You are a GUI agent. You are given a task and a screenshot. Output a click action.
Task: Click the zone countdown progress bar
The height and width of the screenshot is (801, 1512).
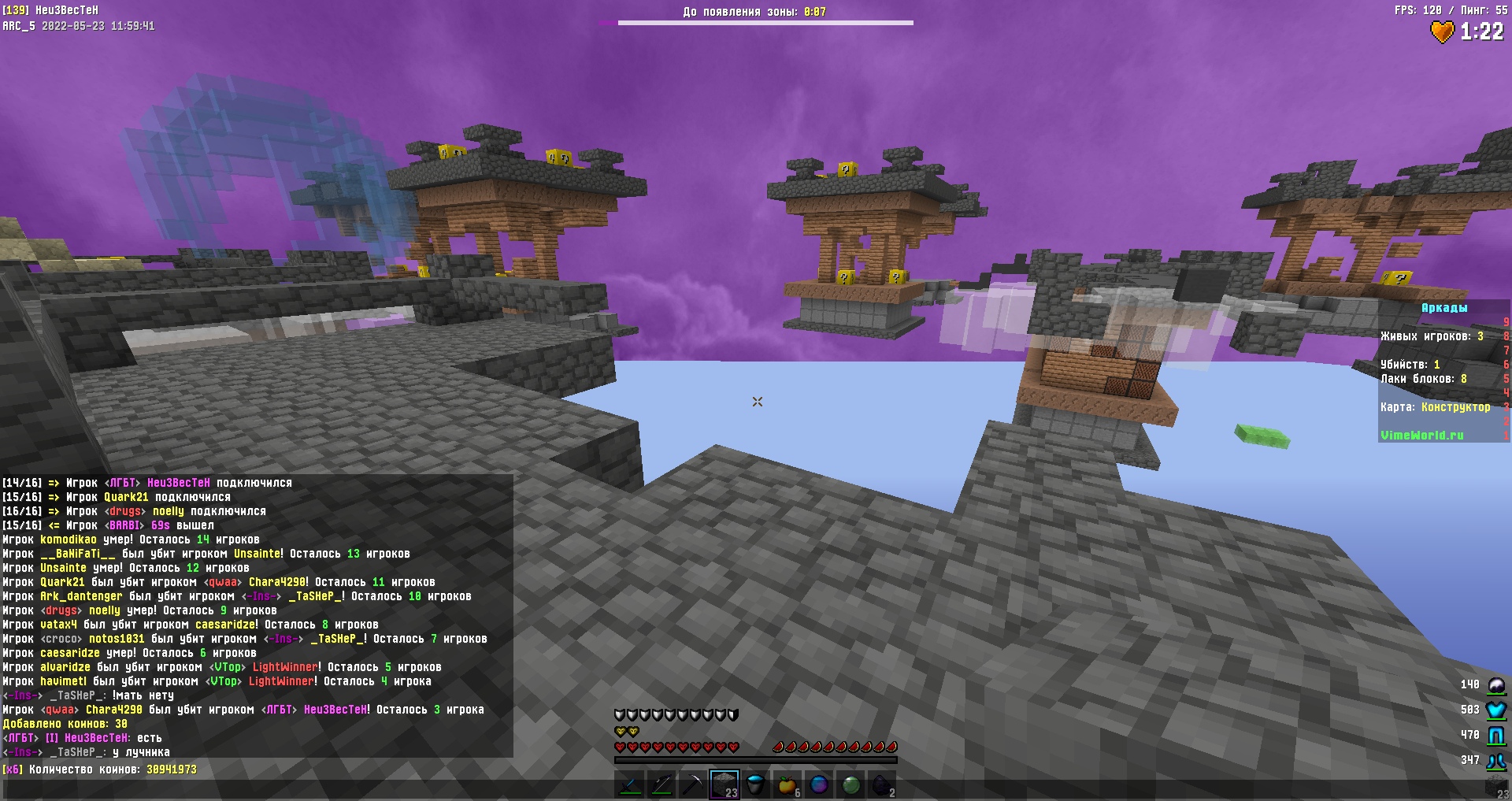pyautogui.click(x=756, y=23)
